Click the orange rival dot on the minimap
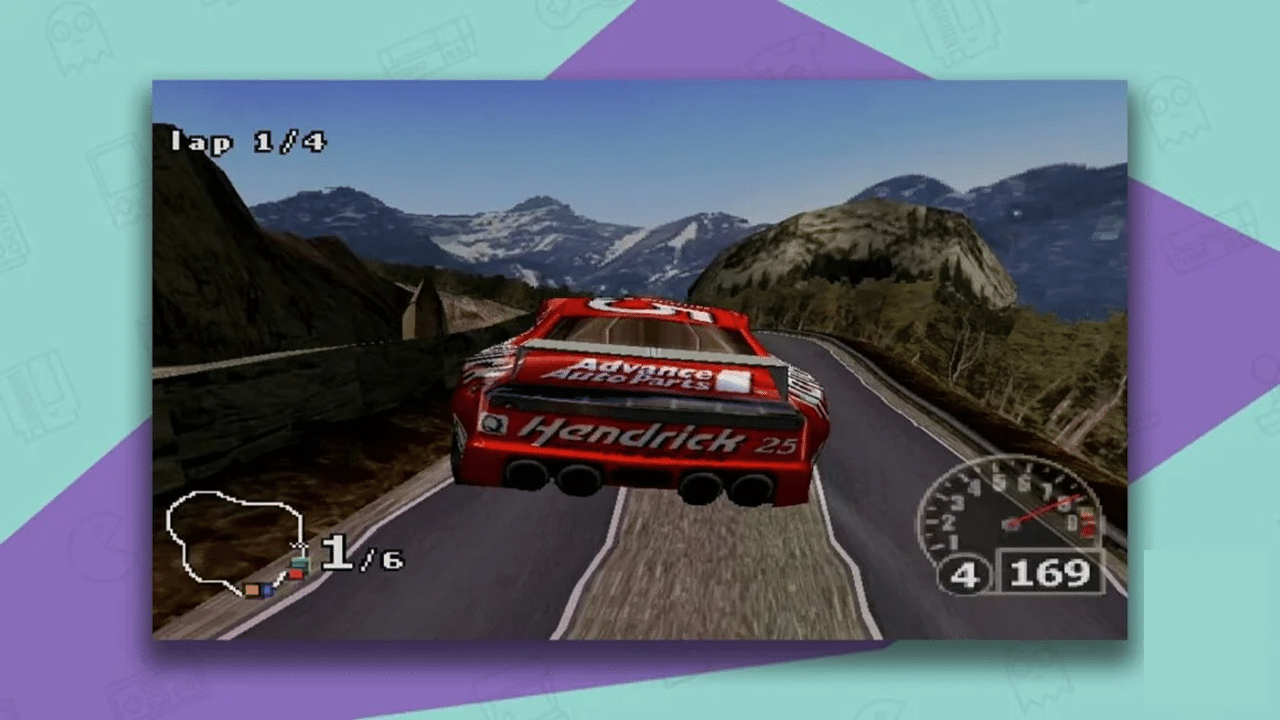Screen dimensions: 1280x720 252,590
